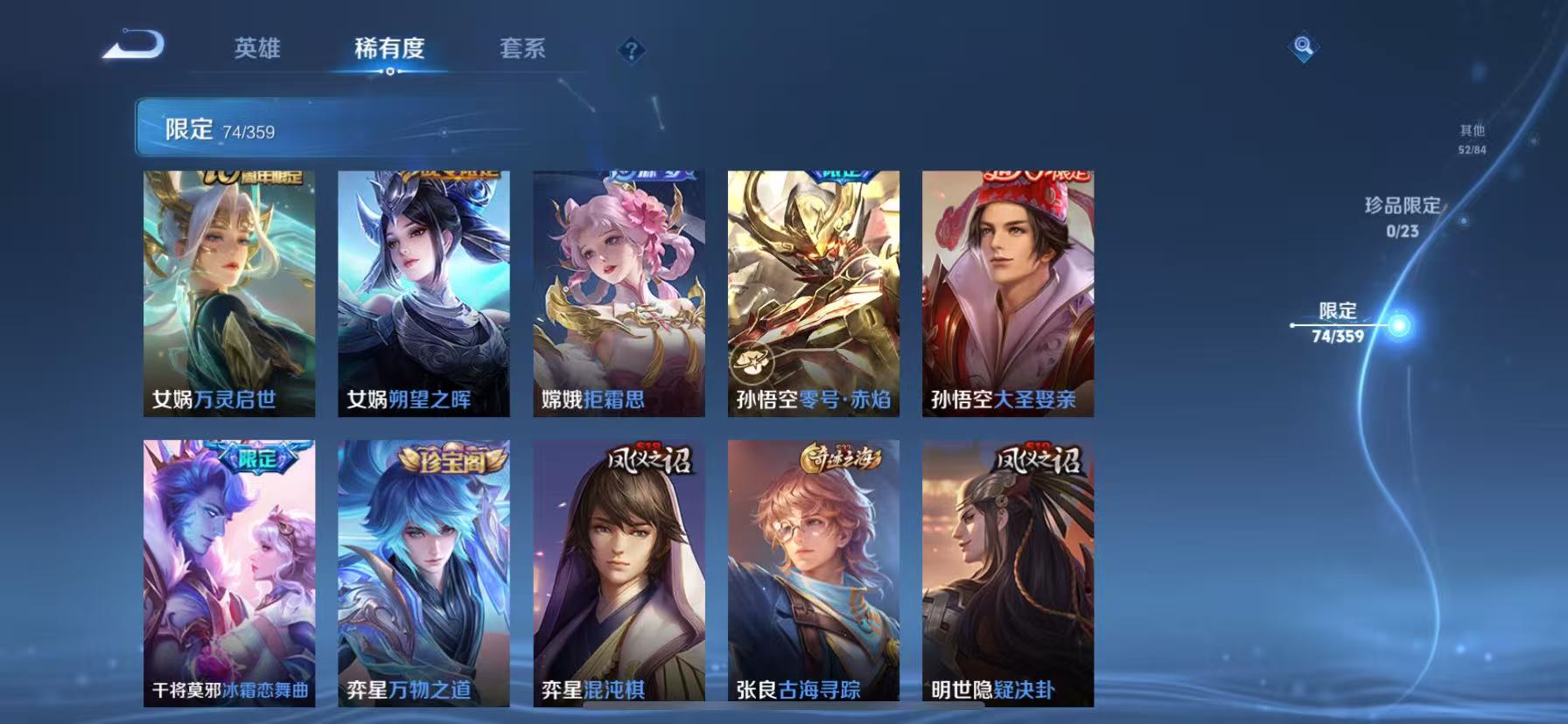Switch to the 英雄 tab
Viewport: 1568px width, 724px height.
[x=257, y=50]
